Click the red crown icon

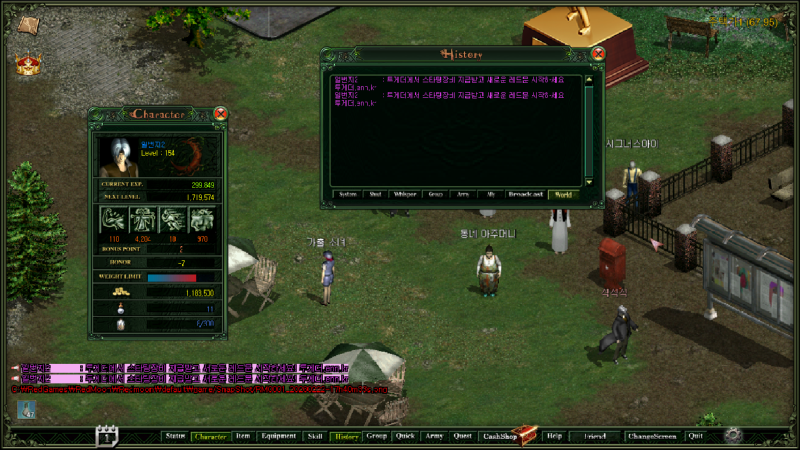[28, 64]
